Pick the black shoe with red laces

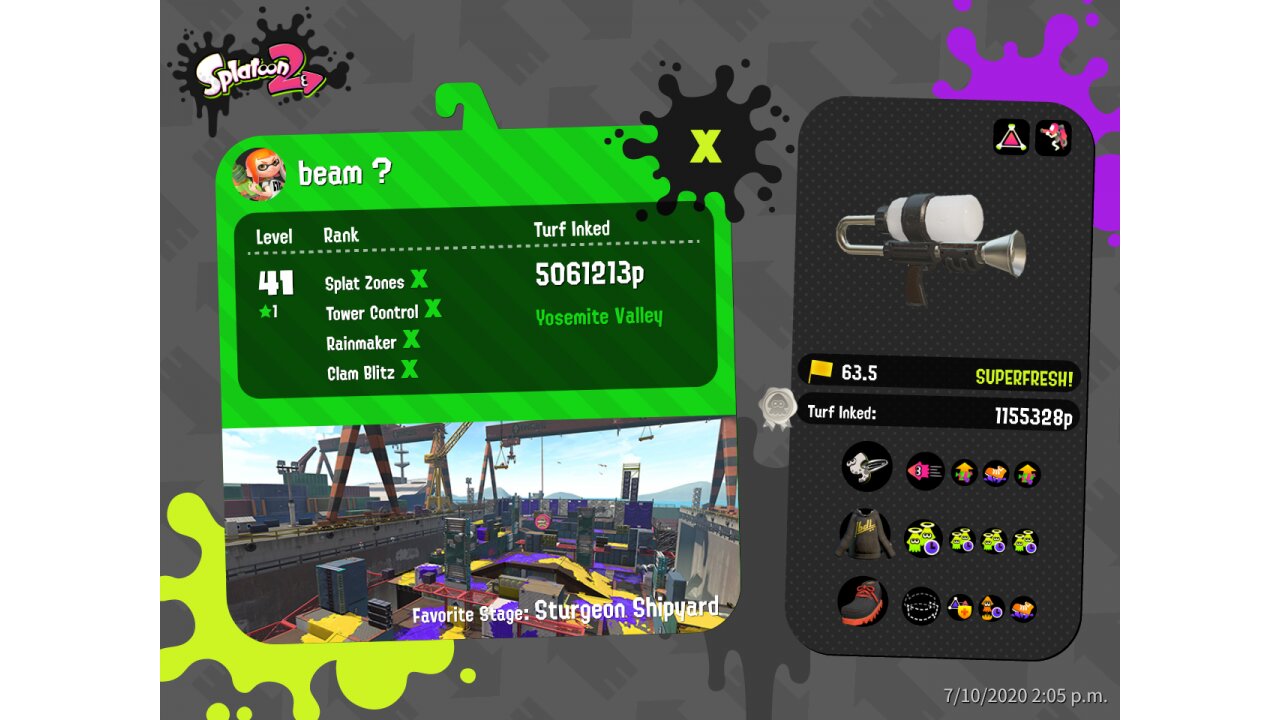tap(863, 601)
